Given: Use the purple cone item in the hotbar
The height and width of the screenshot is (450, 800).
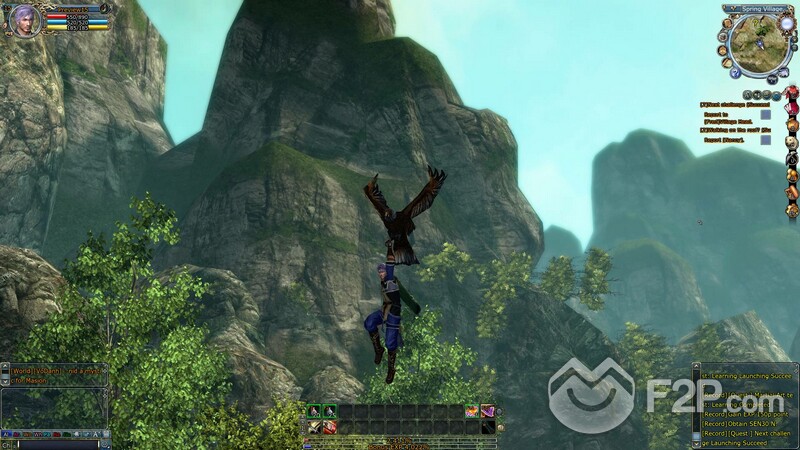Looking at the screenshot, I should tap(488, 412).
